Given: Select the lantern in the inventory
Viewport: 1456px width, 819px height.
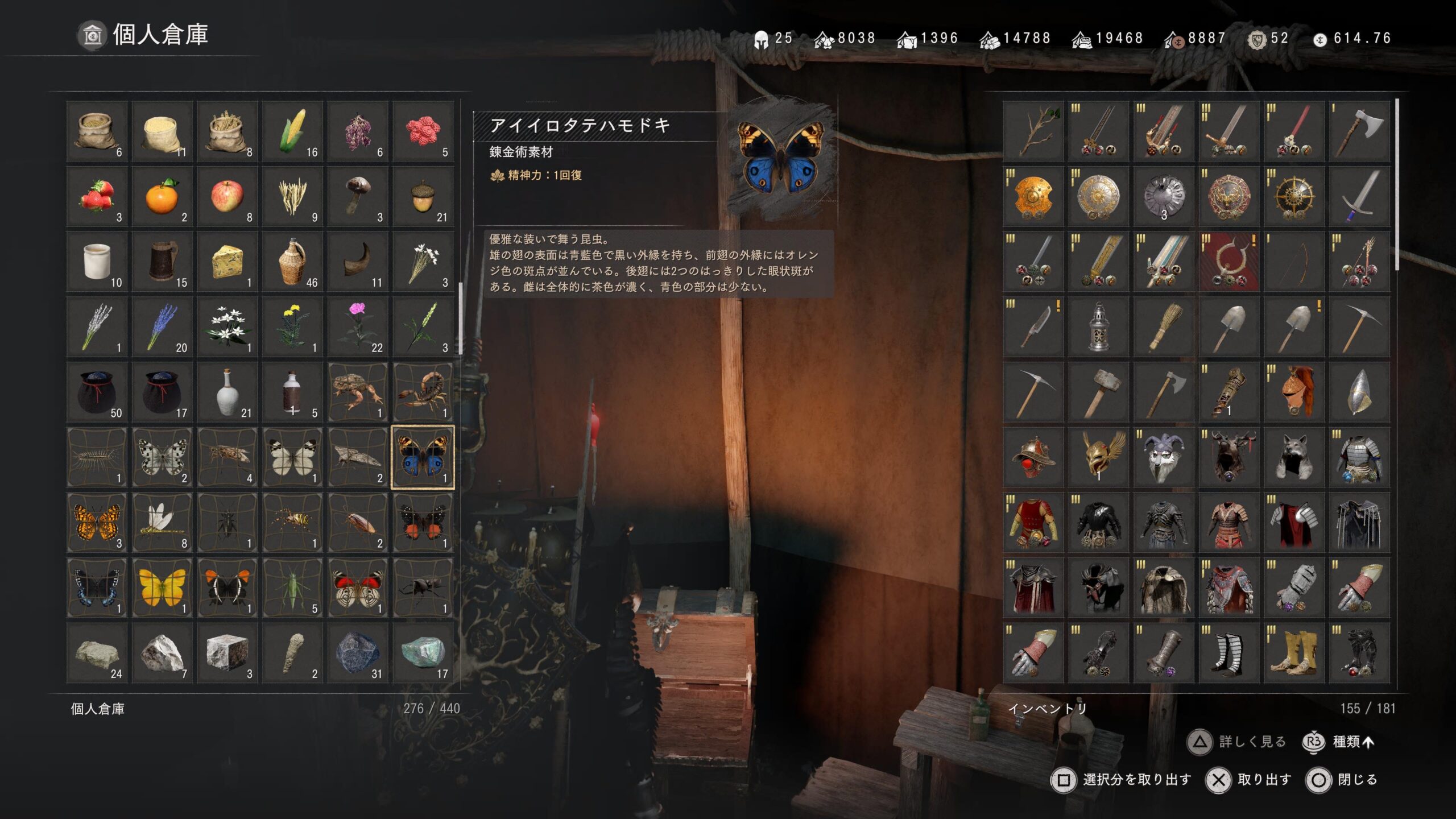Looking at the screenshot, I should [1098, 327].
